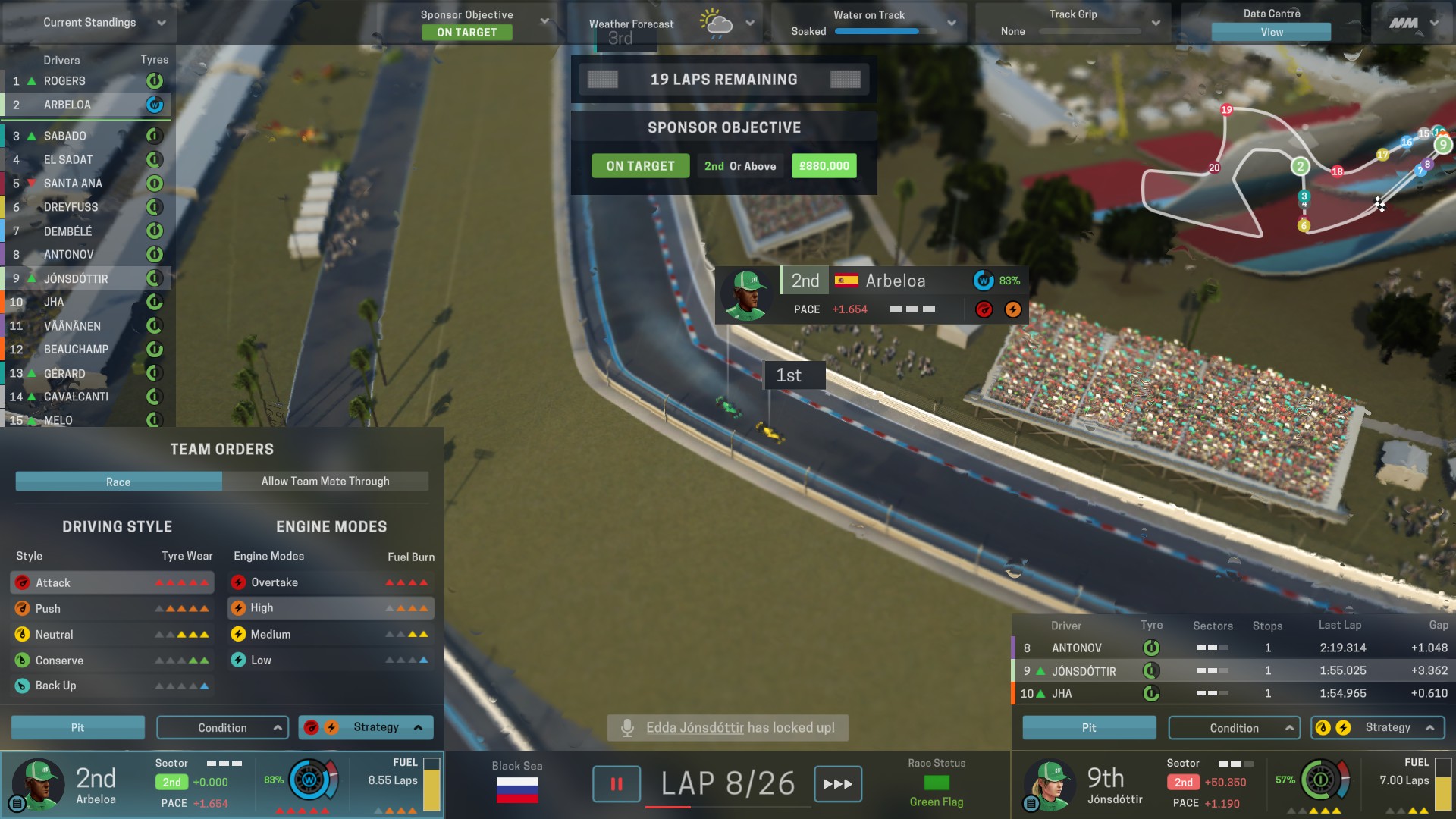Increase race speed with fast-forward button
The width and height of the screenshot is (1456, 819).
click(838, 784)
